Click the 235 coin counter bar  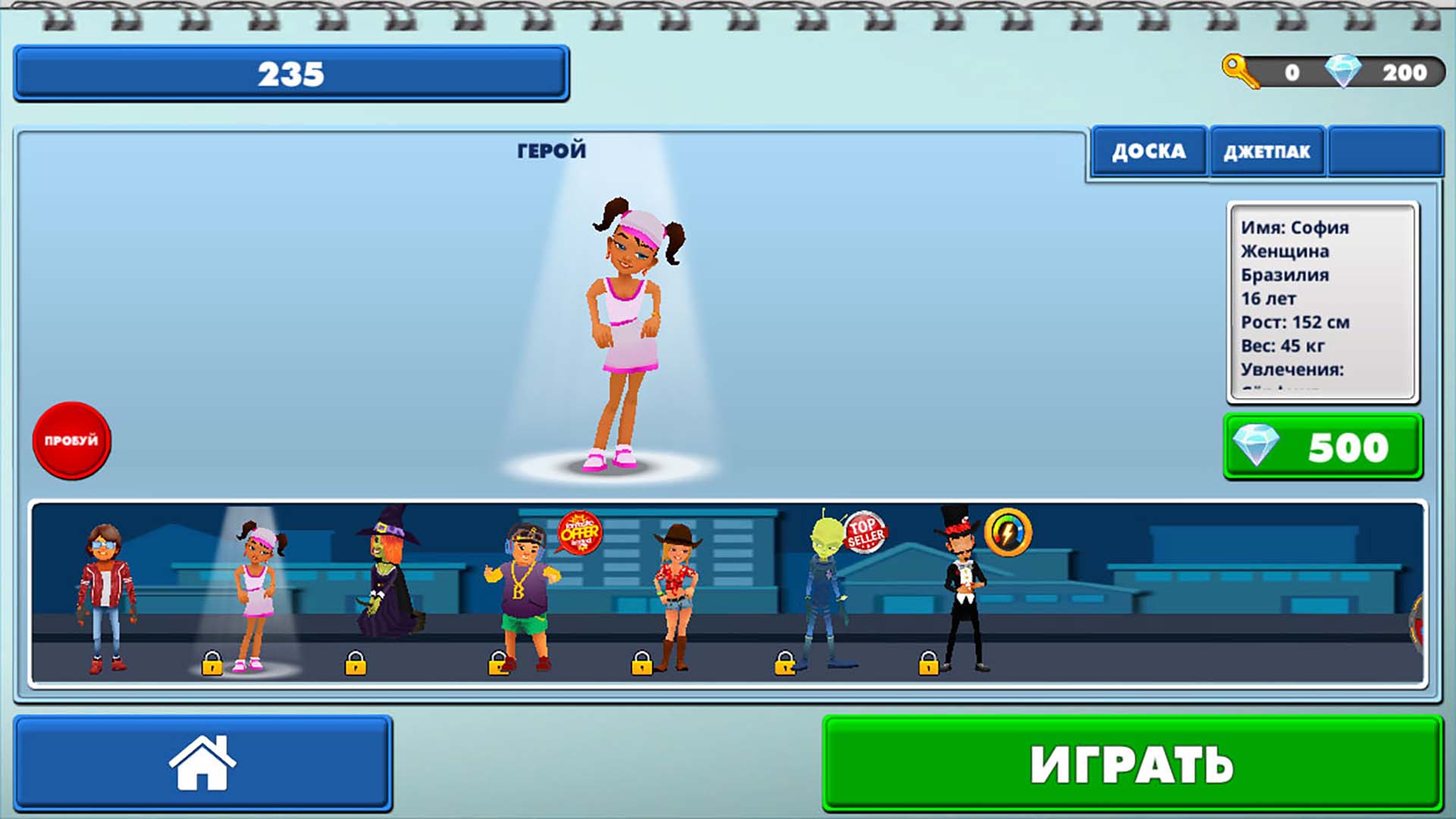tap(292, 74)
